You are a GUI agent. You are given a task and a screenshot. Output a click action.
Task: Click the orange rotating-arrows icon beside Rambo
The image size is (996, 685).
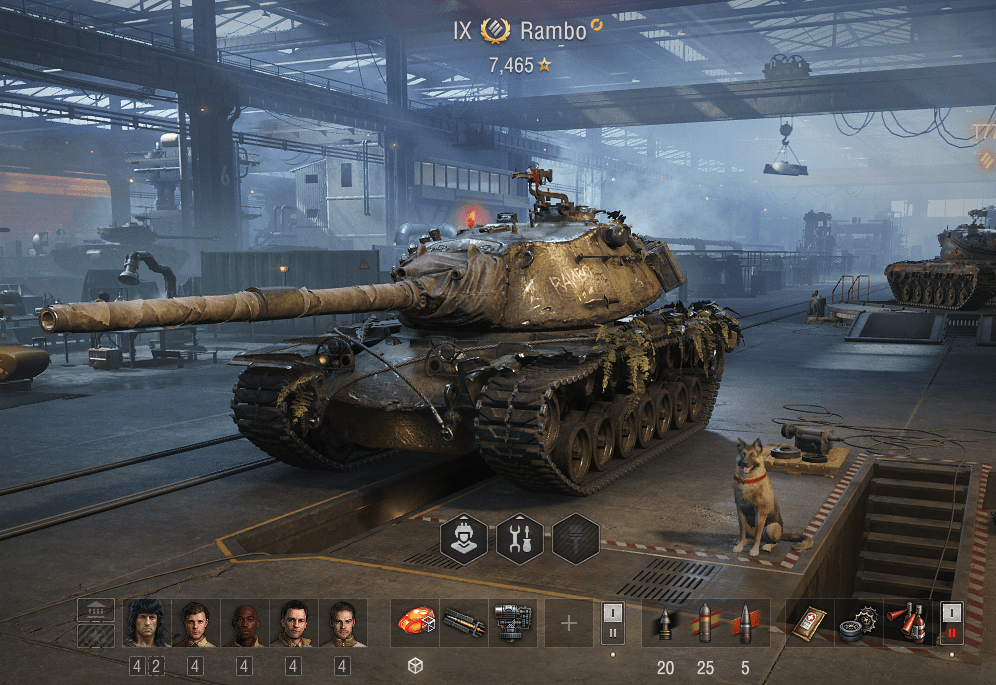597,25
